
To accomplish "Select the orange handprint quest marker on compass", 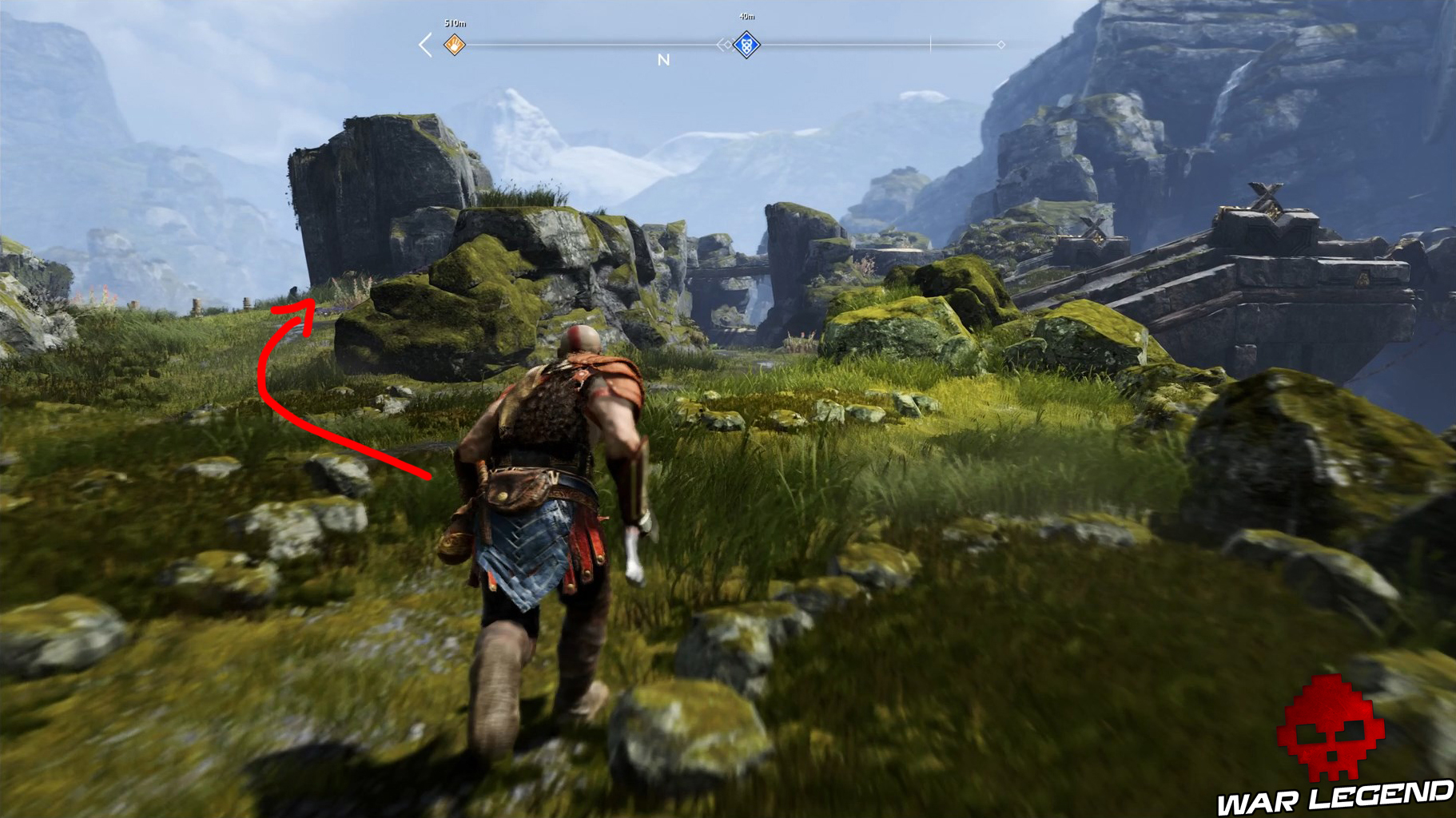I will (454, 43).
